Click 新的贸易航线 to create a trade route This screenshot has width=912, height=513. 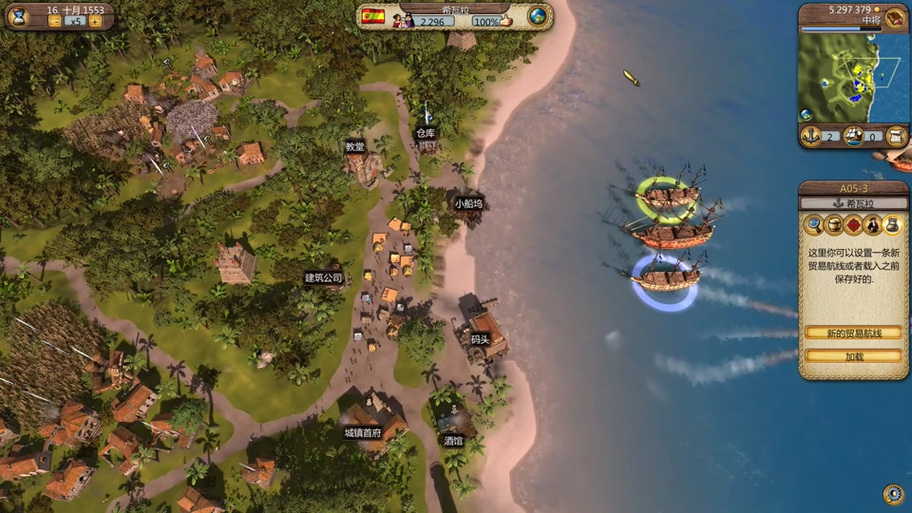coord(853,333)
